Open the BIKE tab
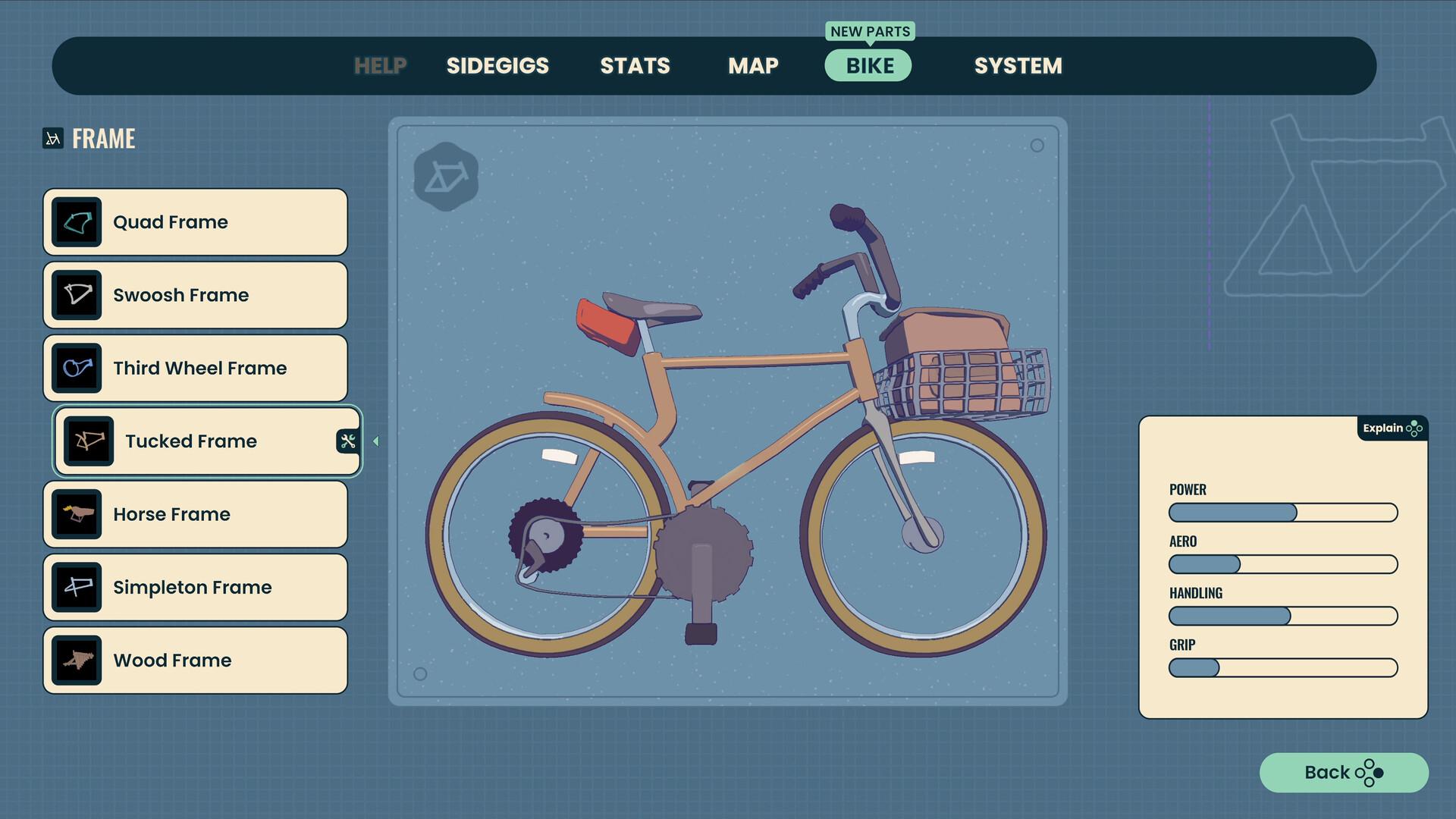Image resolution: width=1456 pixels, height=819 pixels. (x=868, y=65)
